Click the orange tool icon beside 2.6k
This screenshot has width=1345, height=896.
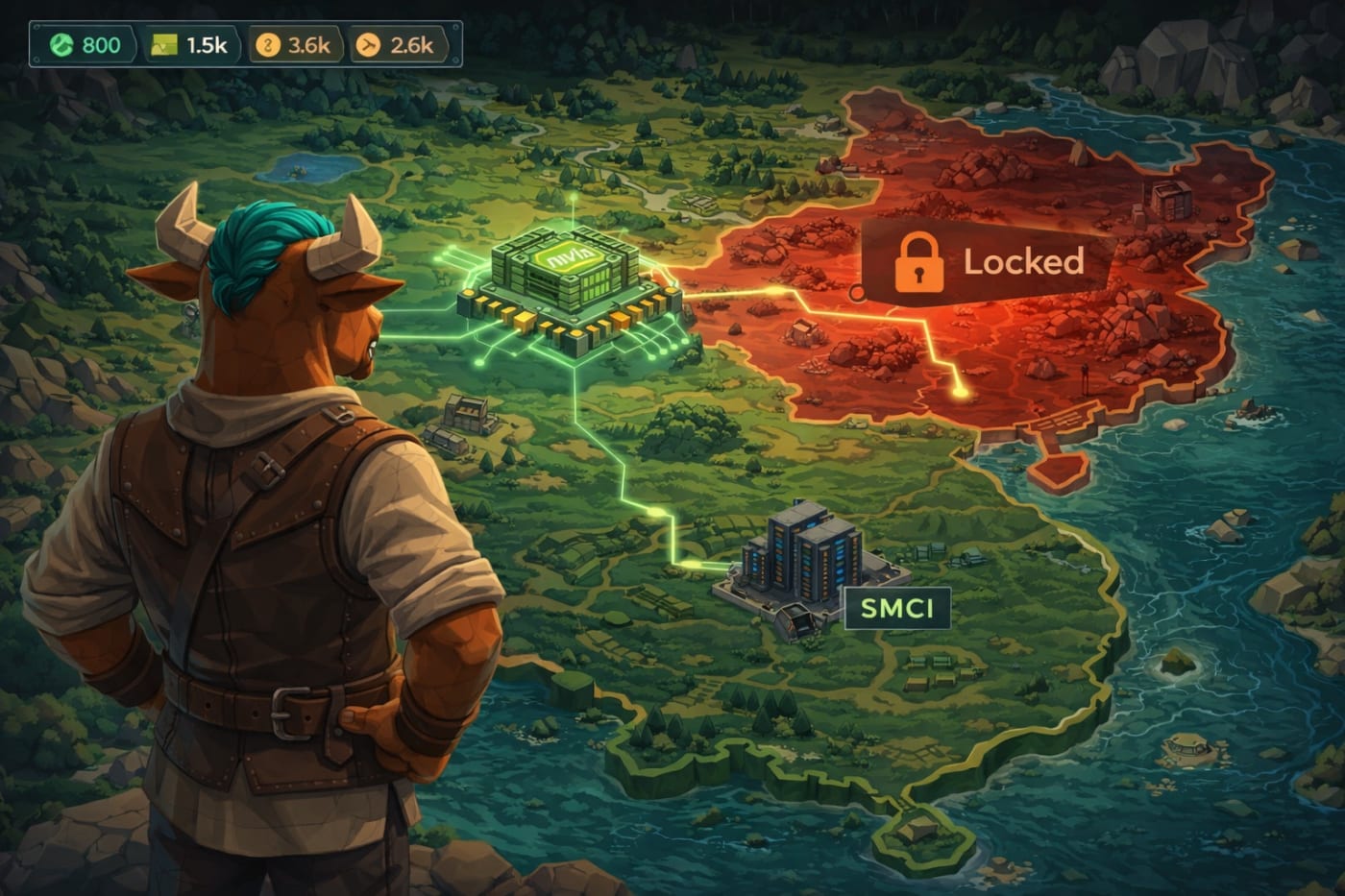(367, 44)
